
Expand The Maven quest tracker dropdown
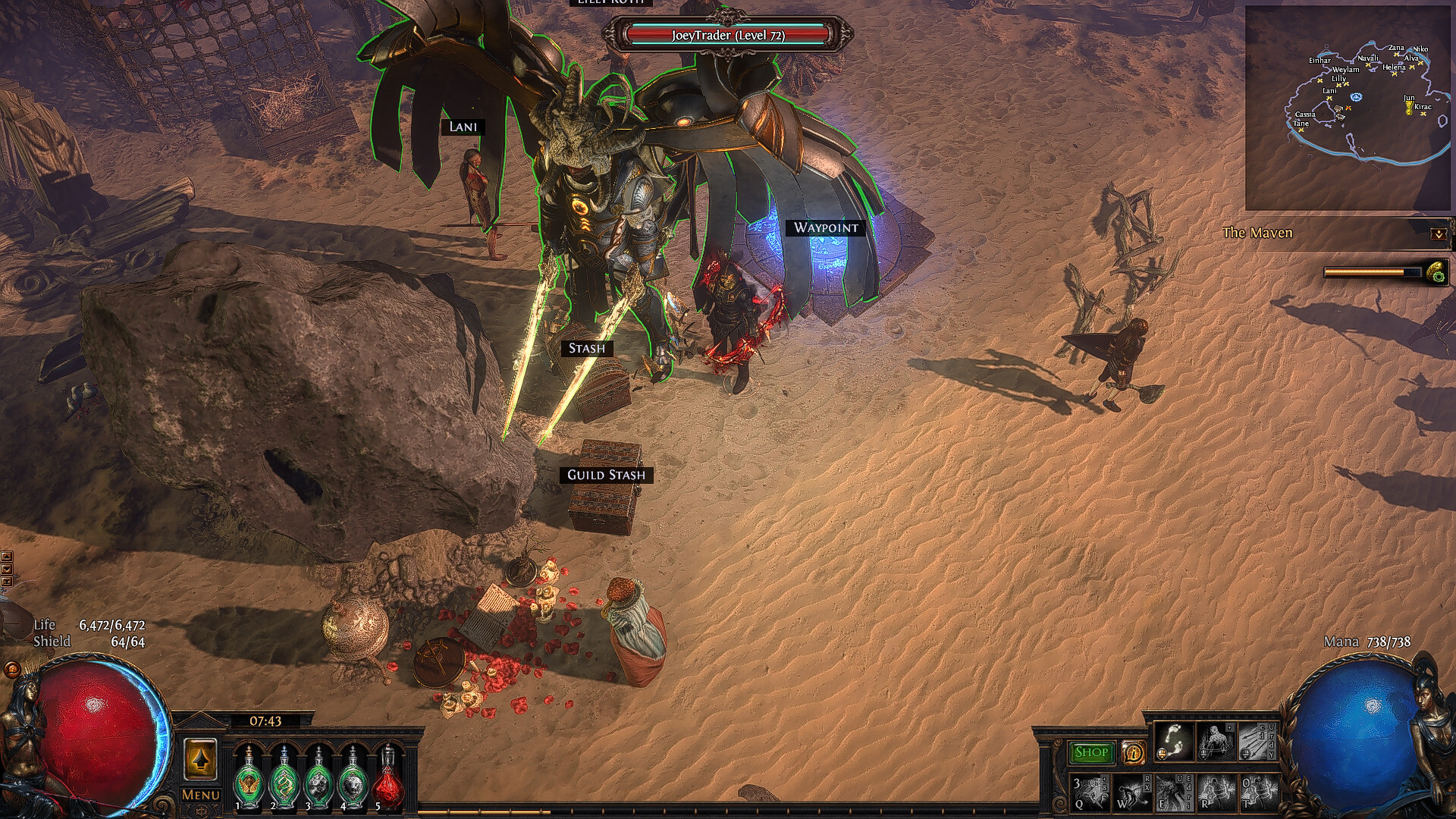click(1439, 234)
